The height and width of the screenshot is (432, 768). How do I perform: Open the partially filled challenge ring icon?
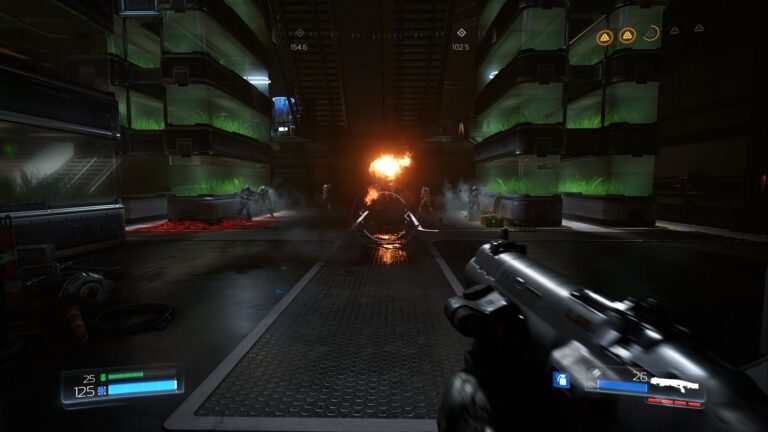(x=652, y=35)
